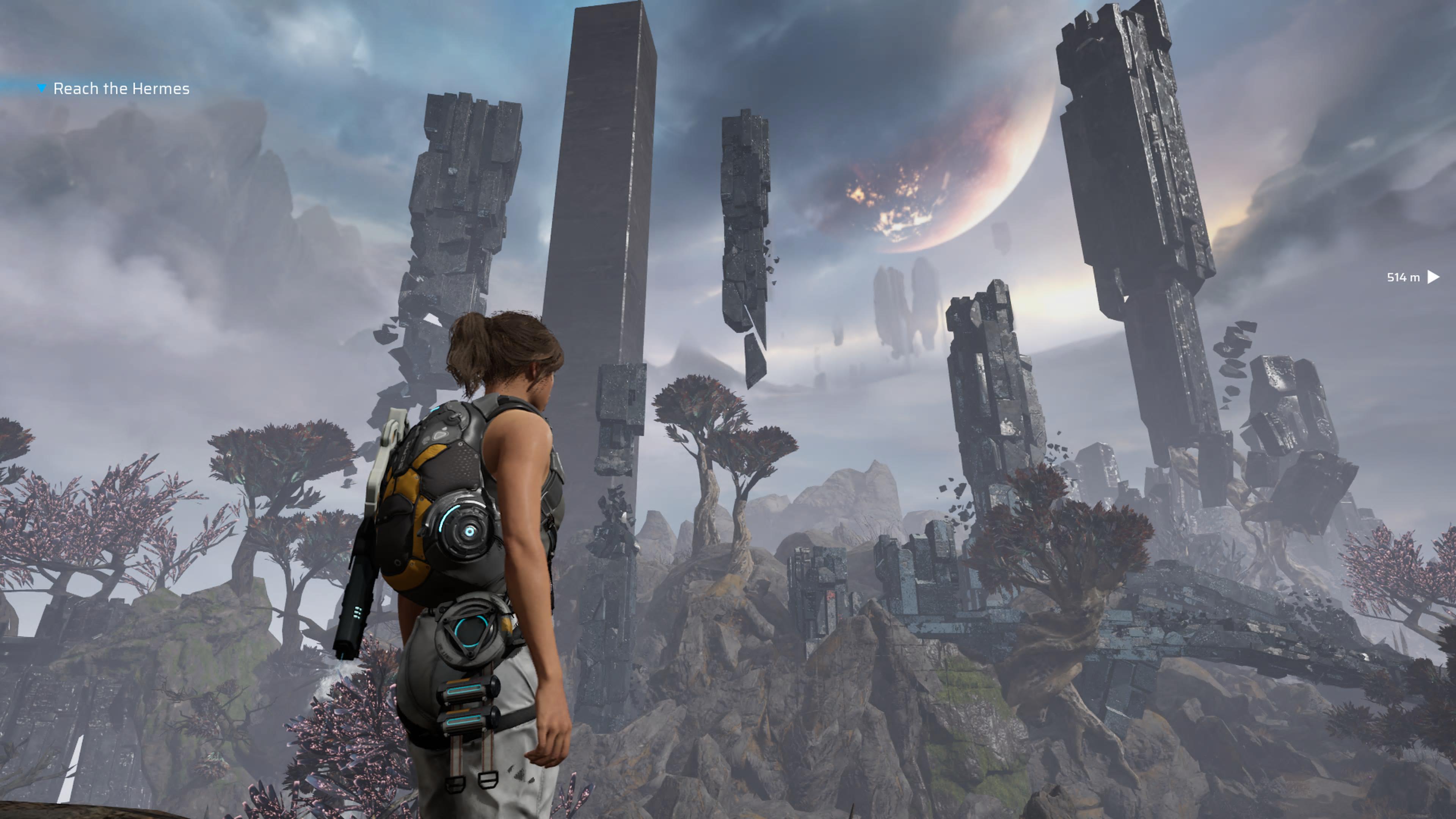Click the 514 m waypoint arrow marker
Screen dimensions: 1456x819
pyautogui.click(x=1433, y=277)
